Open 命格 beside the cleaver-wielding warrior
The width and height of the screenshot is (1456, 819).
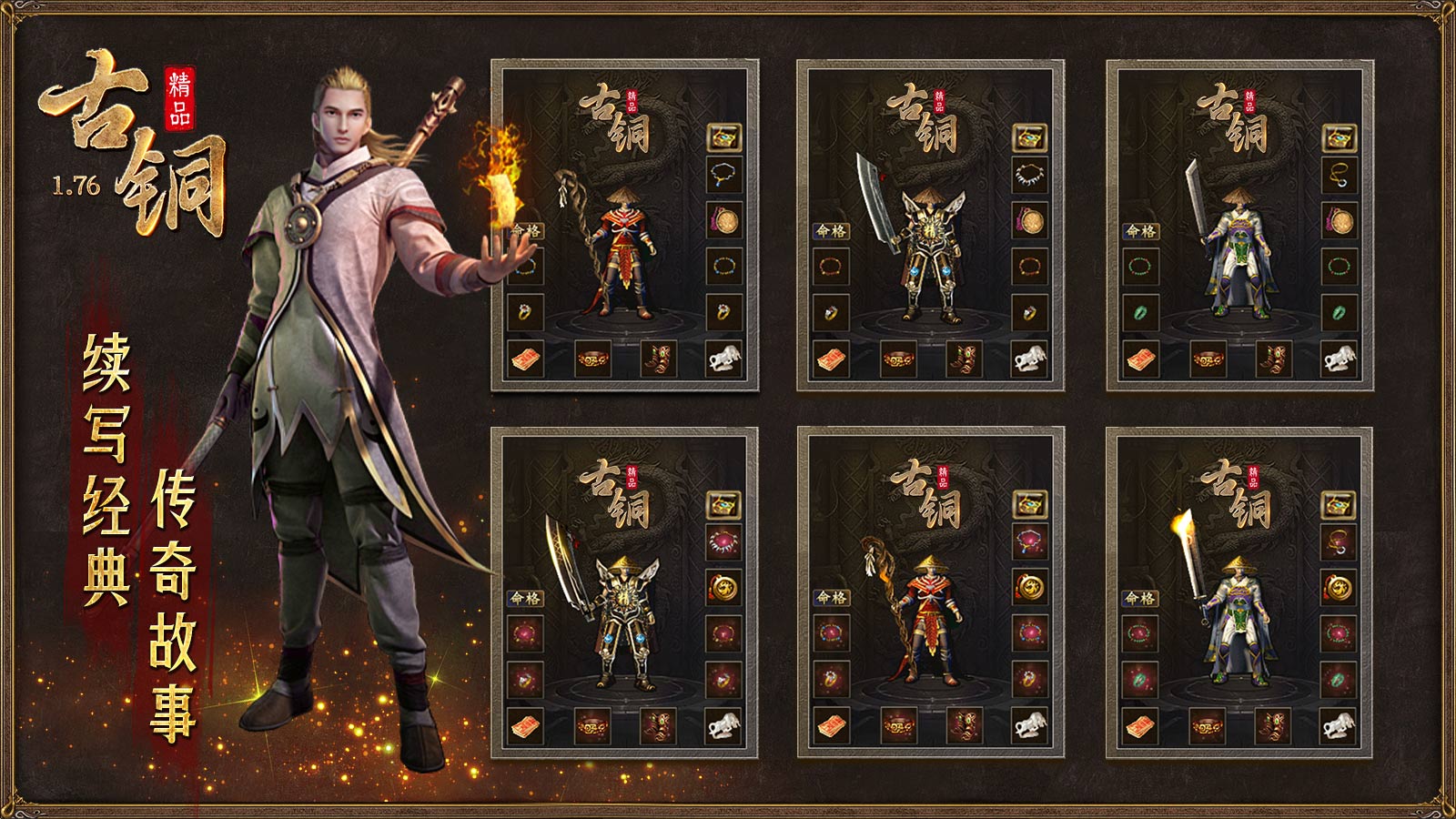coord(831,230)
